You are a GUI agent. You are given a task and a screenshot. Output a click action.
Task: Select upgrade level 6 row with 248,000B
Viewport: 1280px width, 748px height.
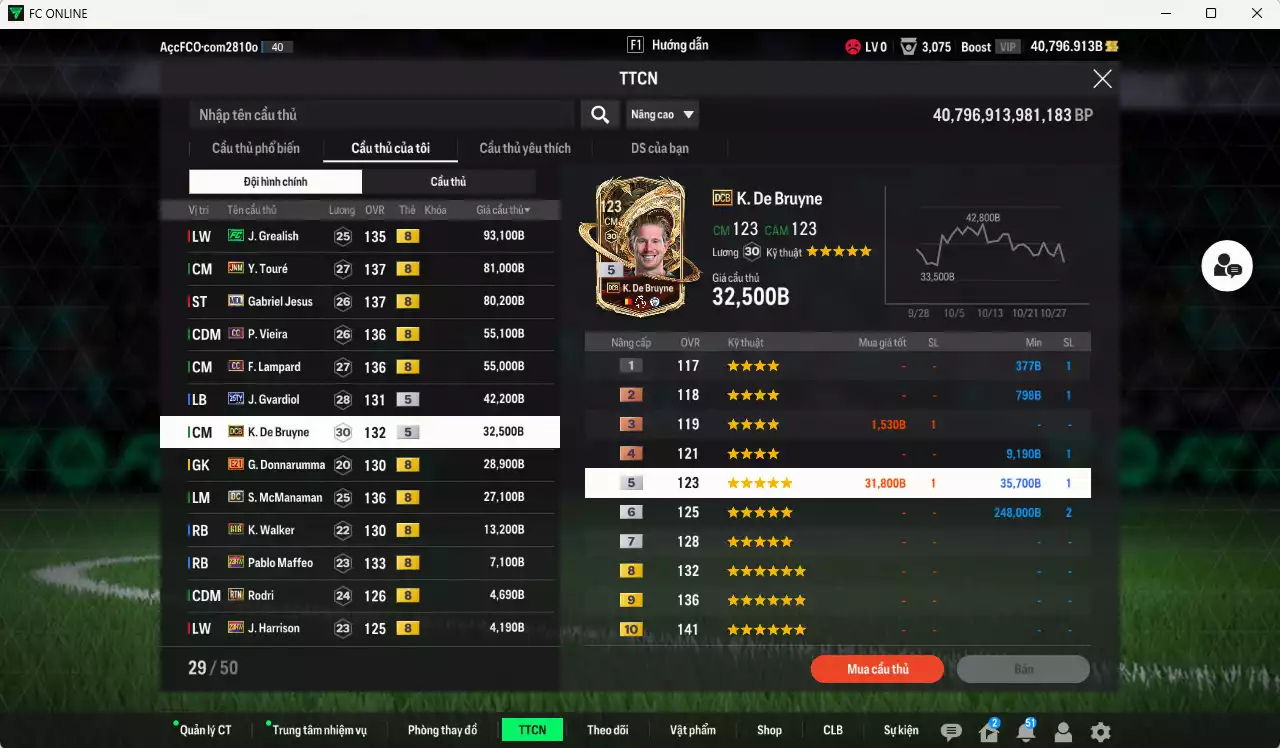[838, 511]
